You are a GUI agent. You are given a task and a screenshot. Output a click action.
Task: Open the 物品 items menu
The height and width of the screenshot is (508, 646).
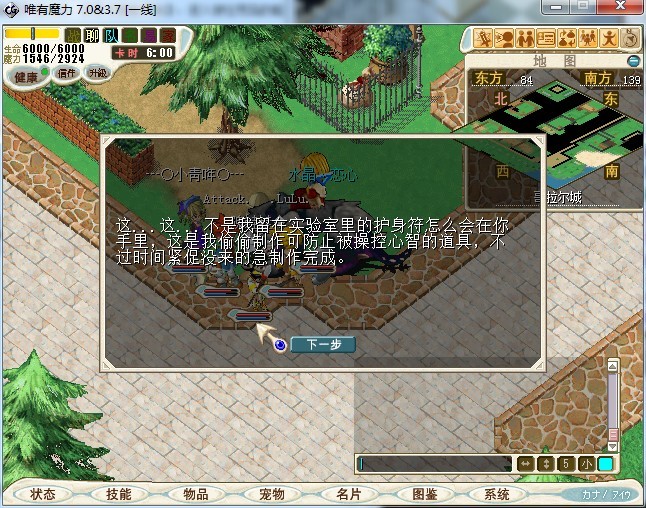pos(195,494)
